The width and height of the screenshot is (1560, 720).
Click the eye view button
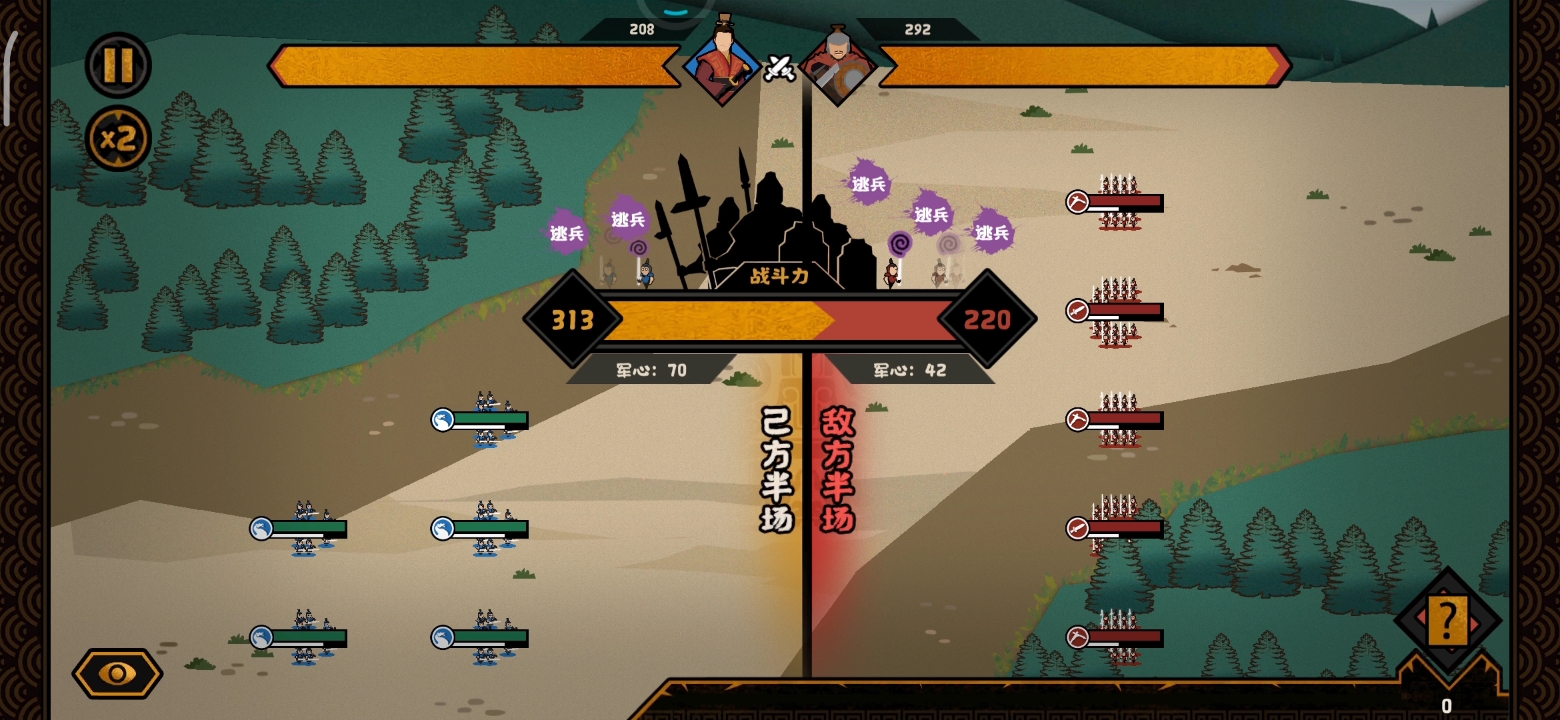117,673
